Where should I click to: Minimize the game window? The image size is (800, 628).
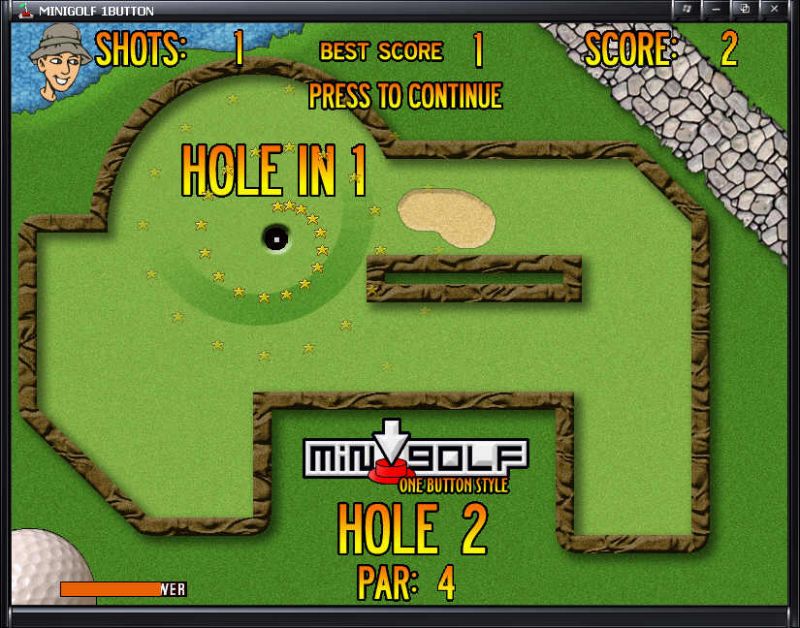pos(716,9)
